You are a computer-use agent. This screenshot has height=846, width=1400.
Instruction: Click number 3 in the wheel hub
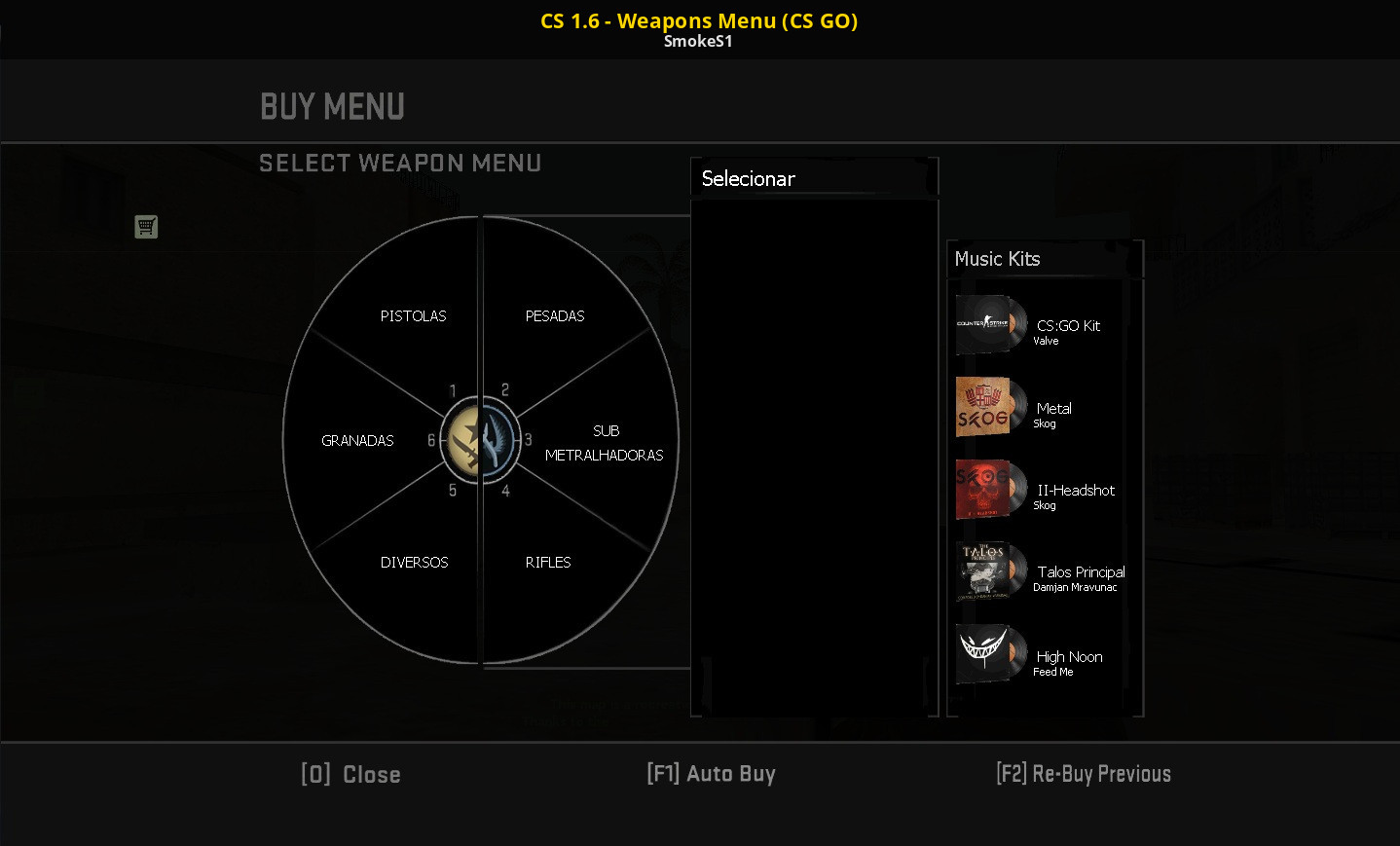pyautogui.click(x=529, y=438)
